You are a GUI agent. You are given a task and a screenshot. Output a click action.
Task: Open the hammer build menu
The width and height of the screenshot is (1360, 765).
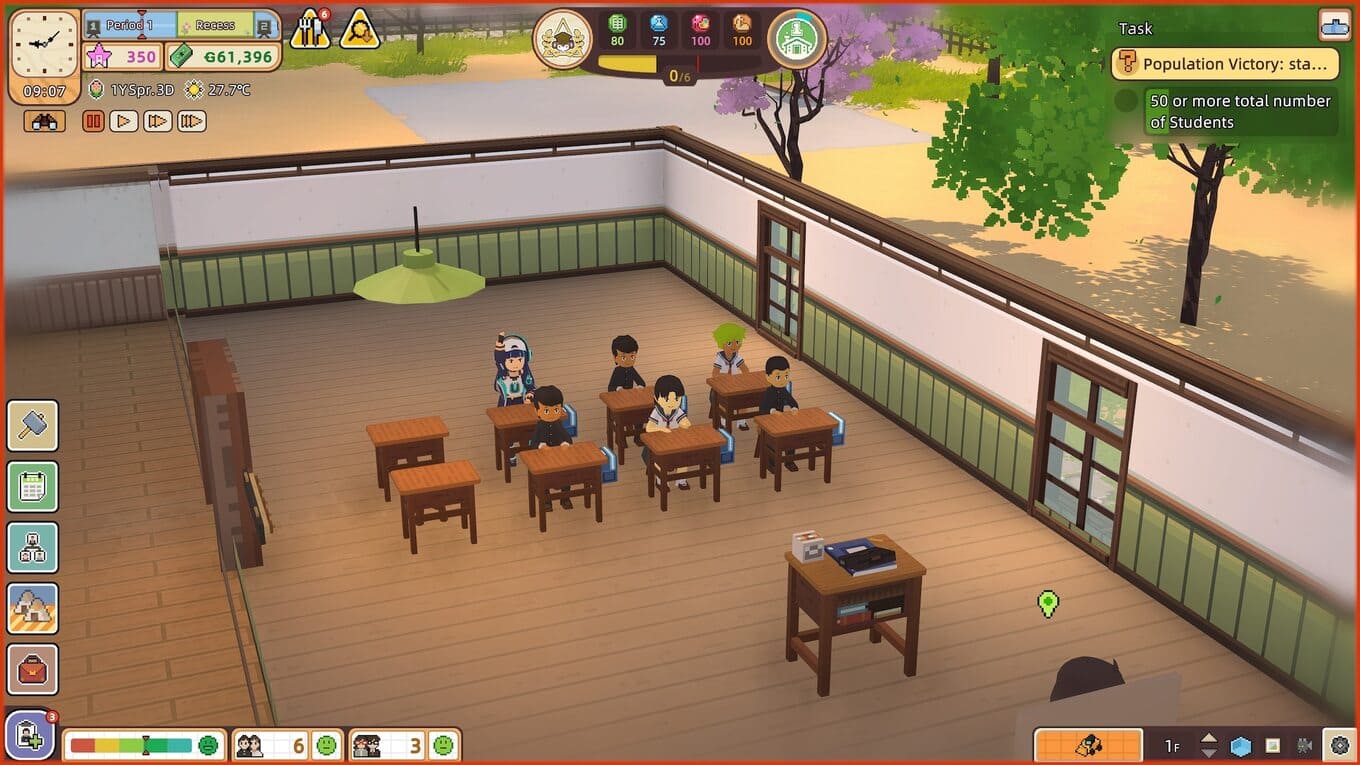pos(33,426)
